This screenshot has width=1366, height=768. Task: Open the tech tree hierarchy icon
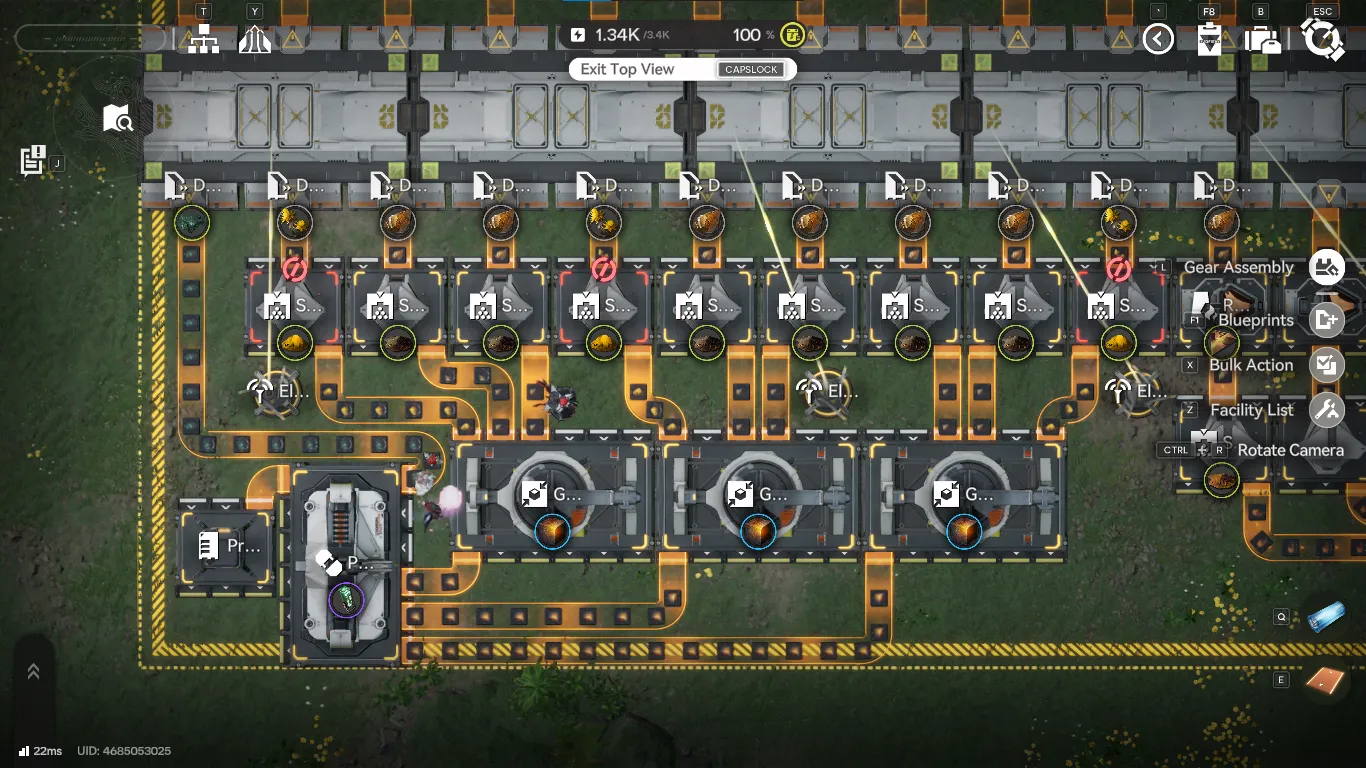click(203, 40)
